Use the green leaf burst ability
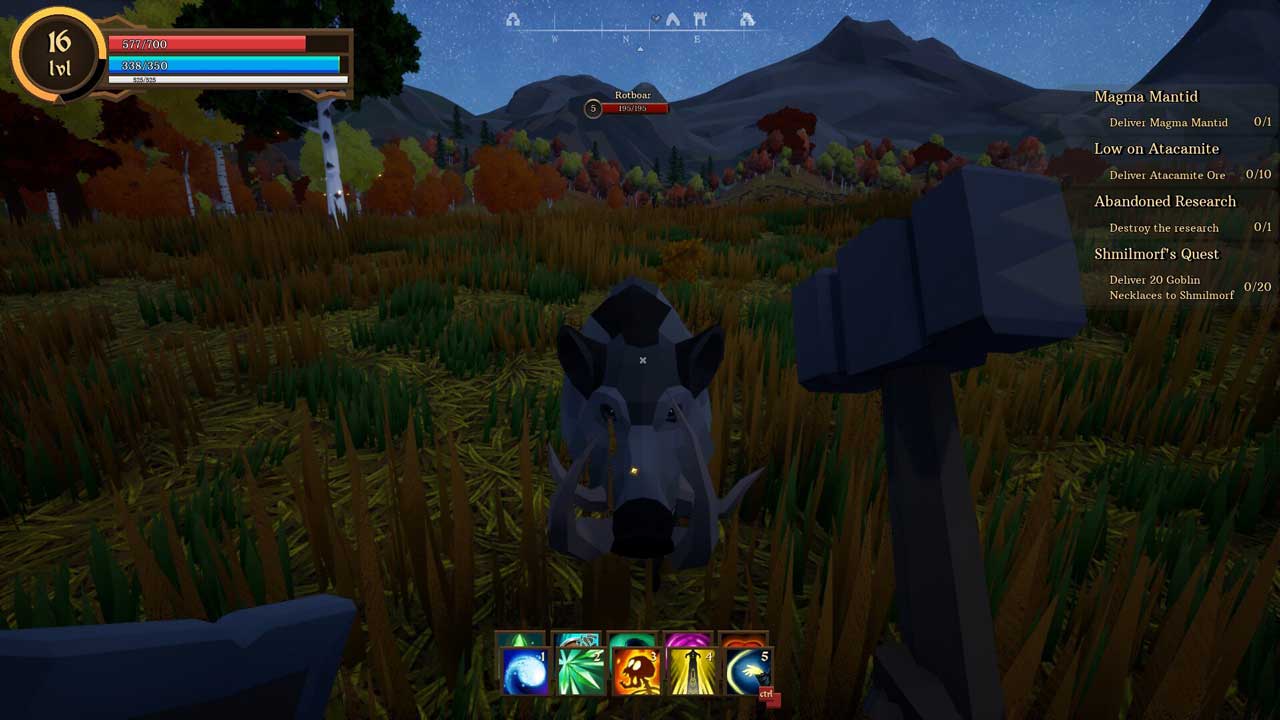Viewport: 1280px width, 720px height. click(x=581, y=671)
